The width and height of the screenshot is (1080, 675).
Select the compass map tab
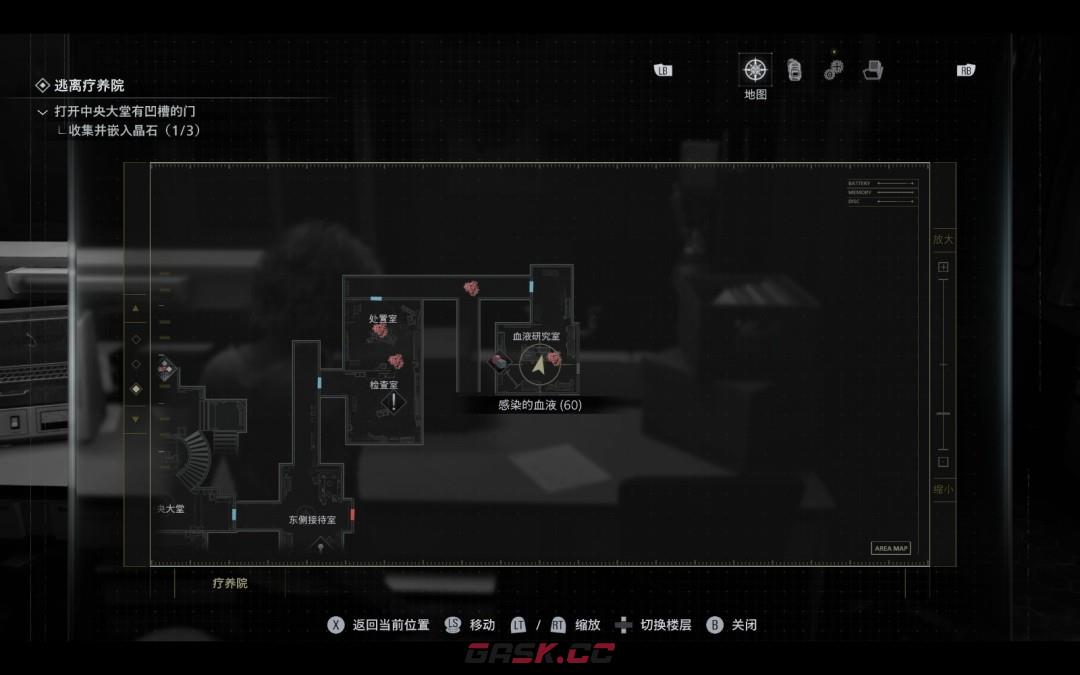(755, 70)
